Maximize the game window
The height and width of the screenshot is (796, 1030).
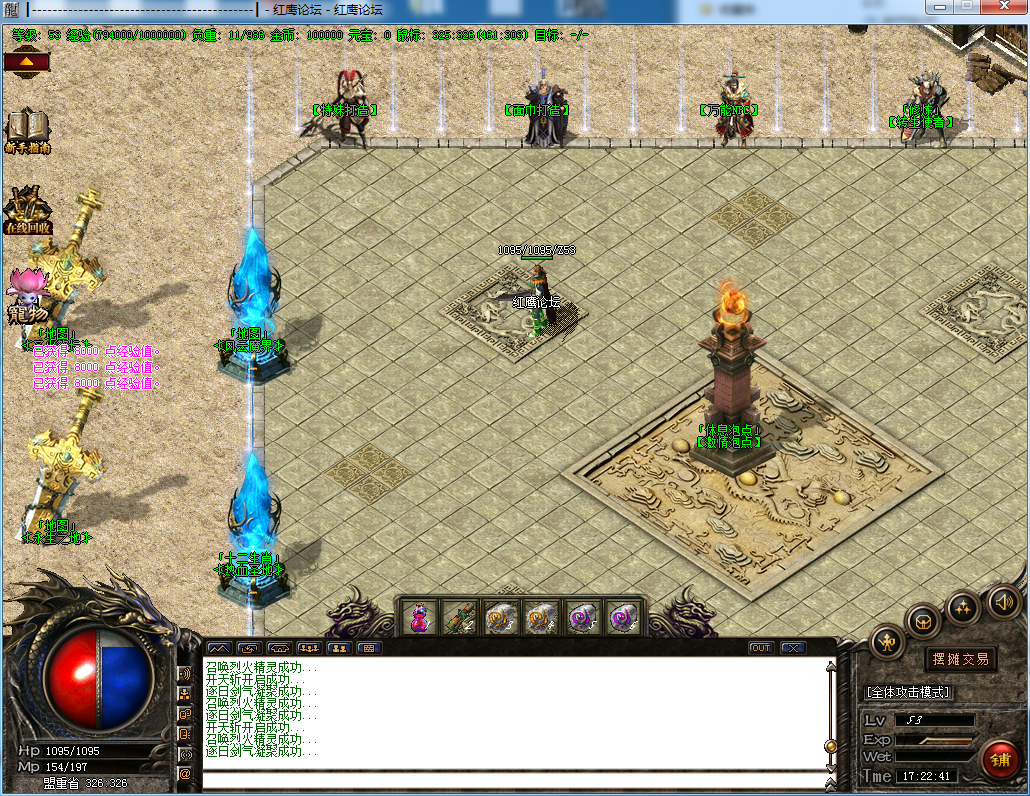pos(967,8)
